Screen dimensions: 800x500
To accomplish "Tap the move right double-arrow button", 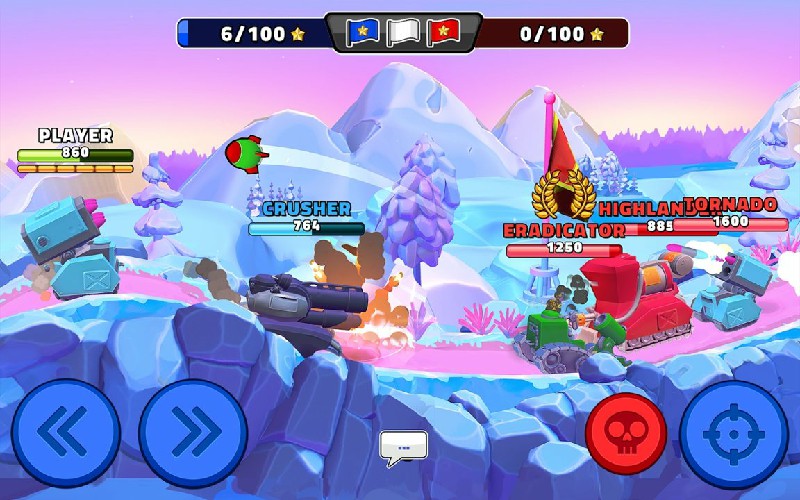I will coord(193,433).
